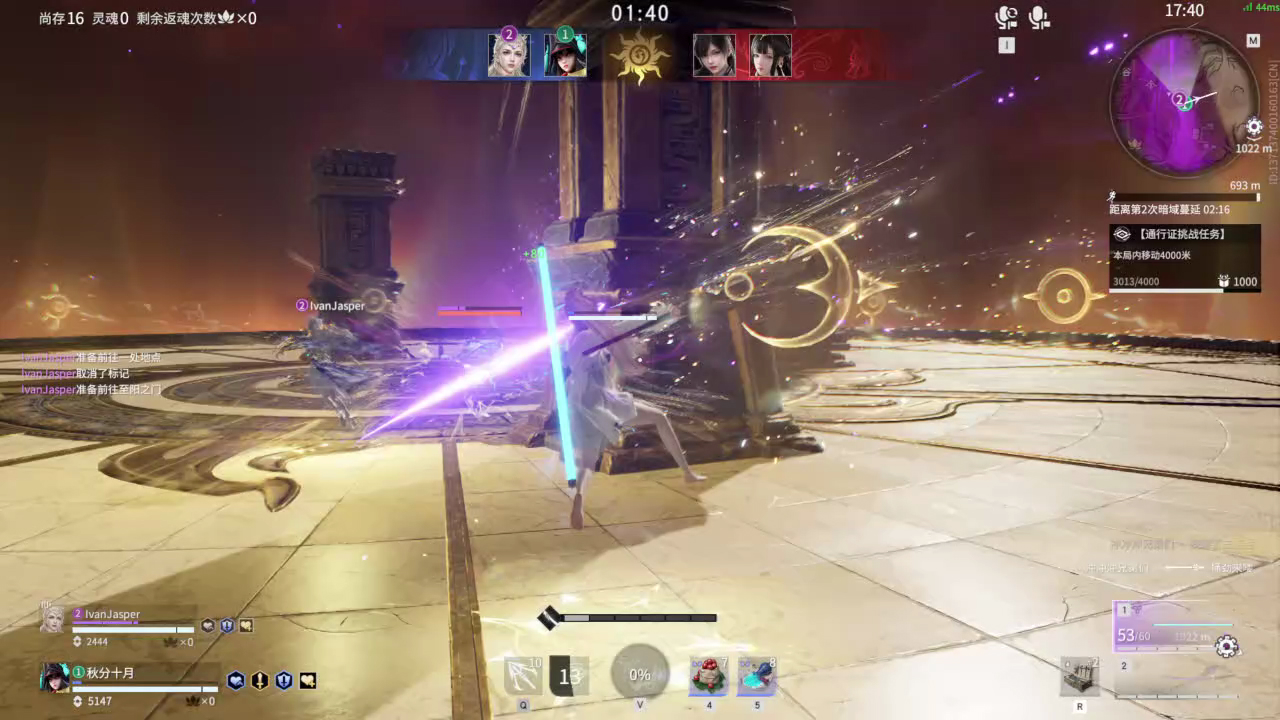Trigger the 0% ultimate gauge ability
The width and height of the screenshot is (1280, 720).
(x=640, y=674)
